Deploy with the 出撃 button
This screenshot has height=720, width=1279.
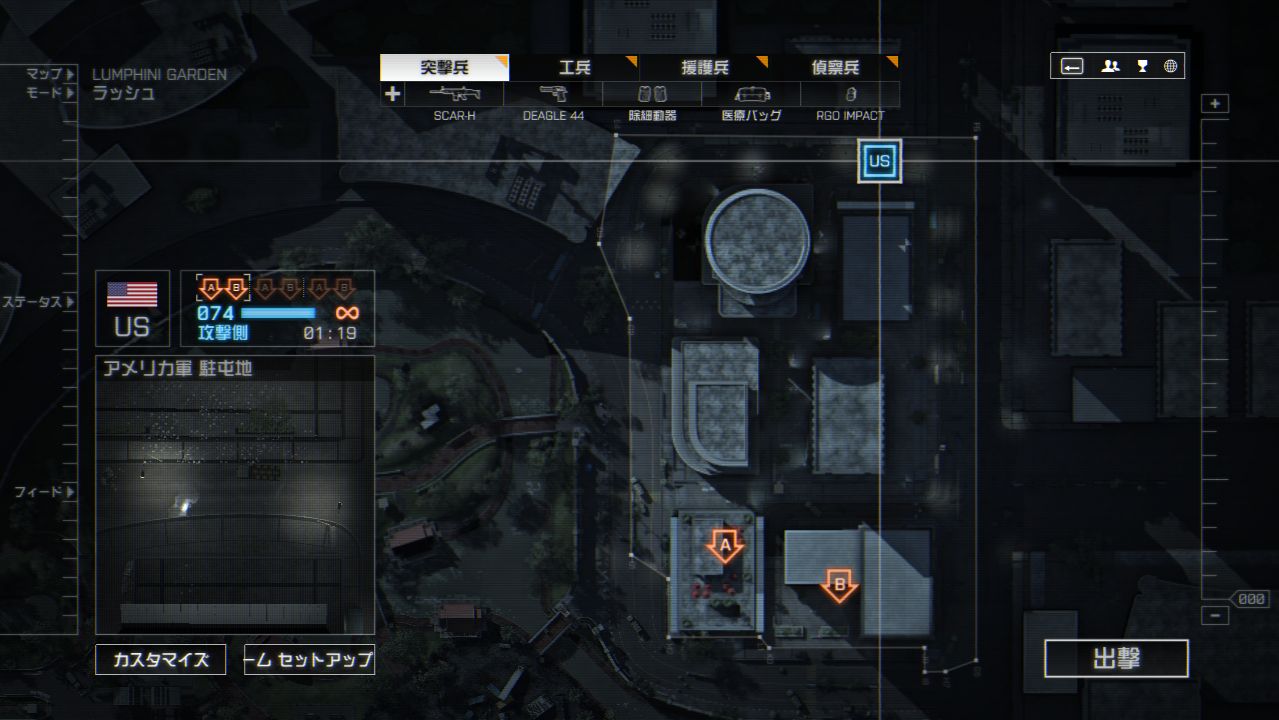pos(1116,659)
